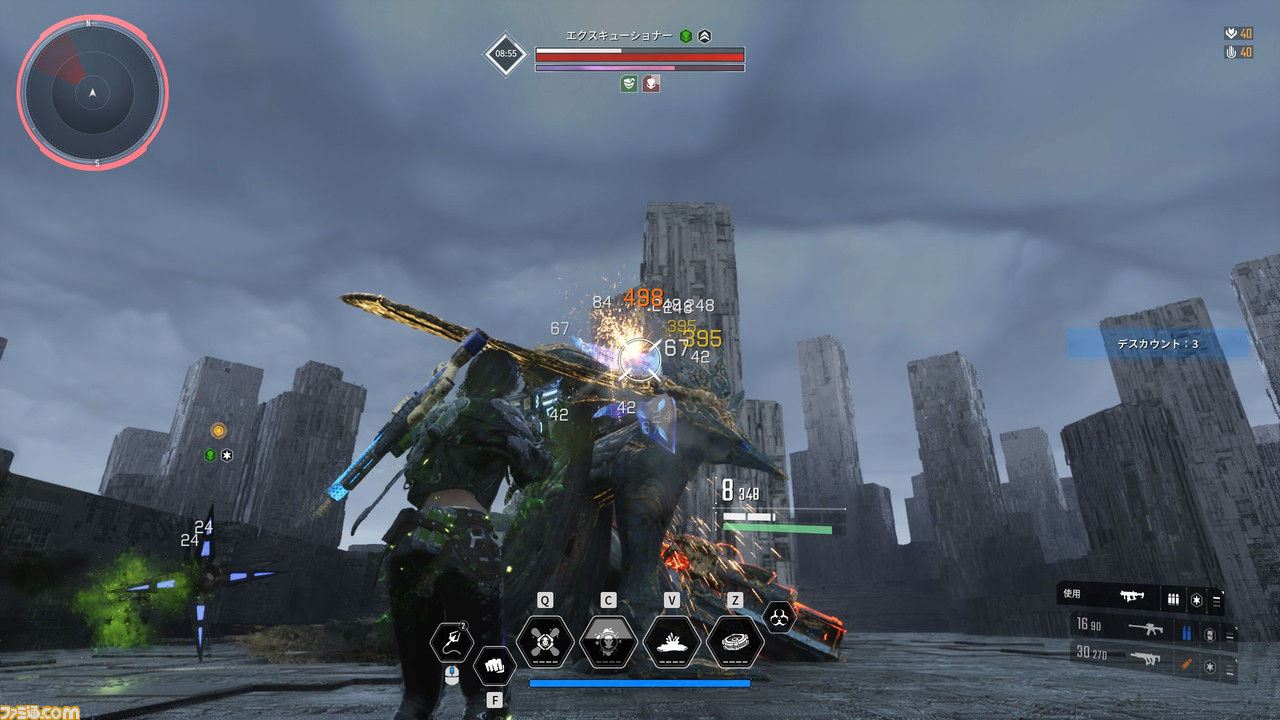Click the circular minimap radar
The height and width of the screenshot is (720, 1280).
92,93
